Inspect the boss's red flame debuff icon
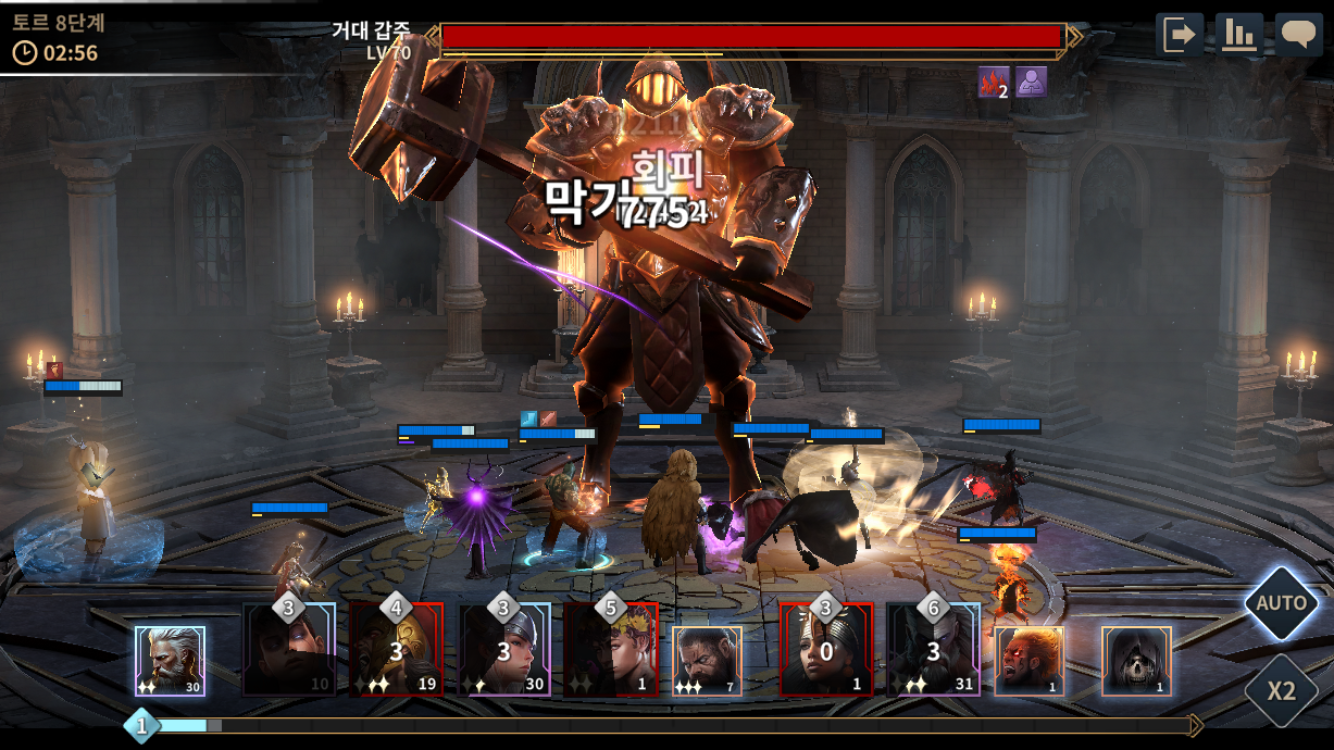The image size is (1334, 750). click(x=993, y=82)
